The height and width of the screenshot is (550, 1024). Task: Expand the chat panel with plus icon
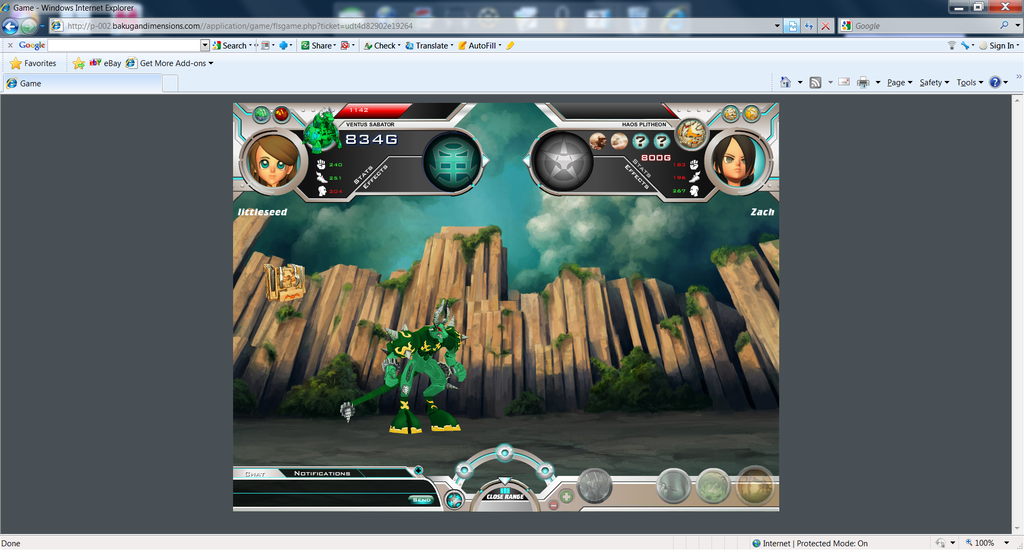[x=418, y=470]
